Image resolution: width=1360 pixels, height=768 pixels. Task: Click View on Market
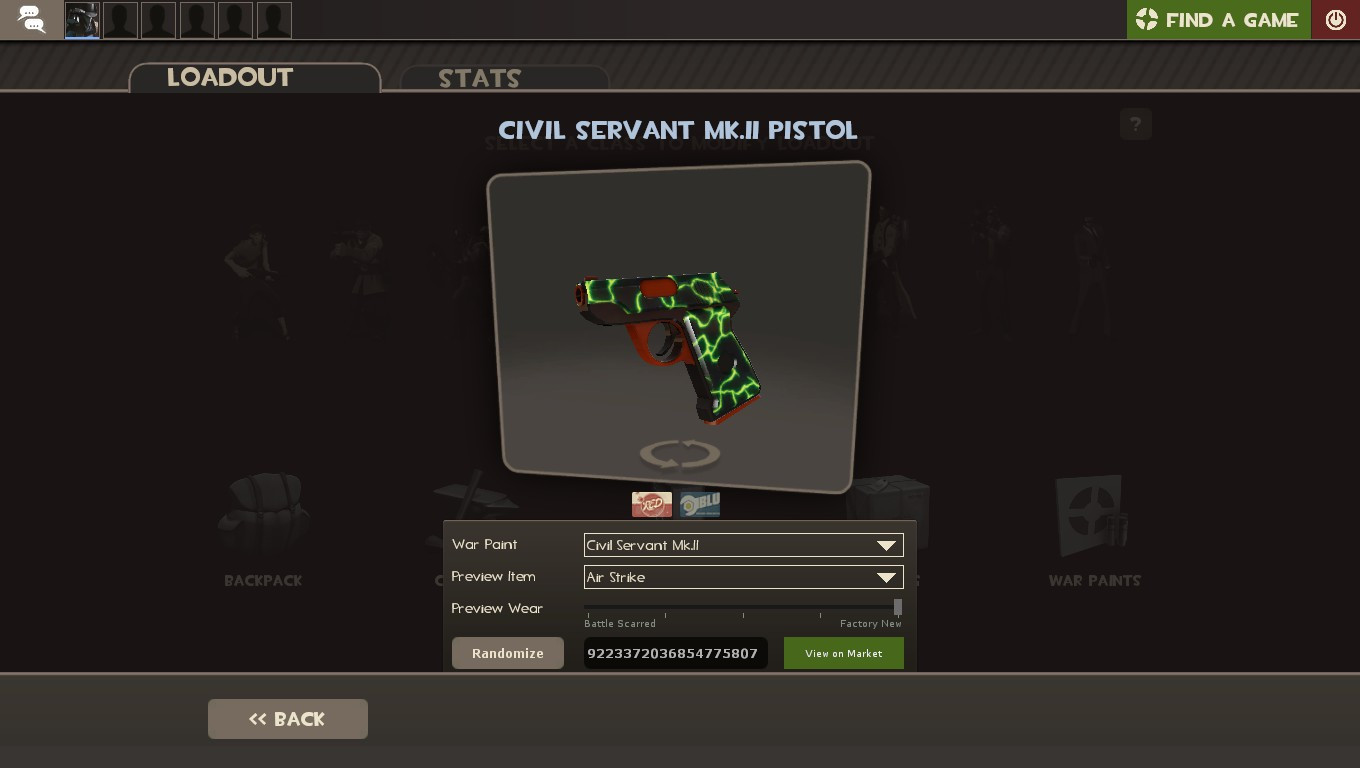click(x=843, y=653)
